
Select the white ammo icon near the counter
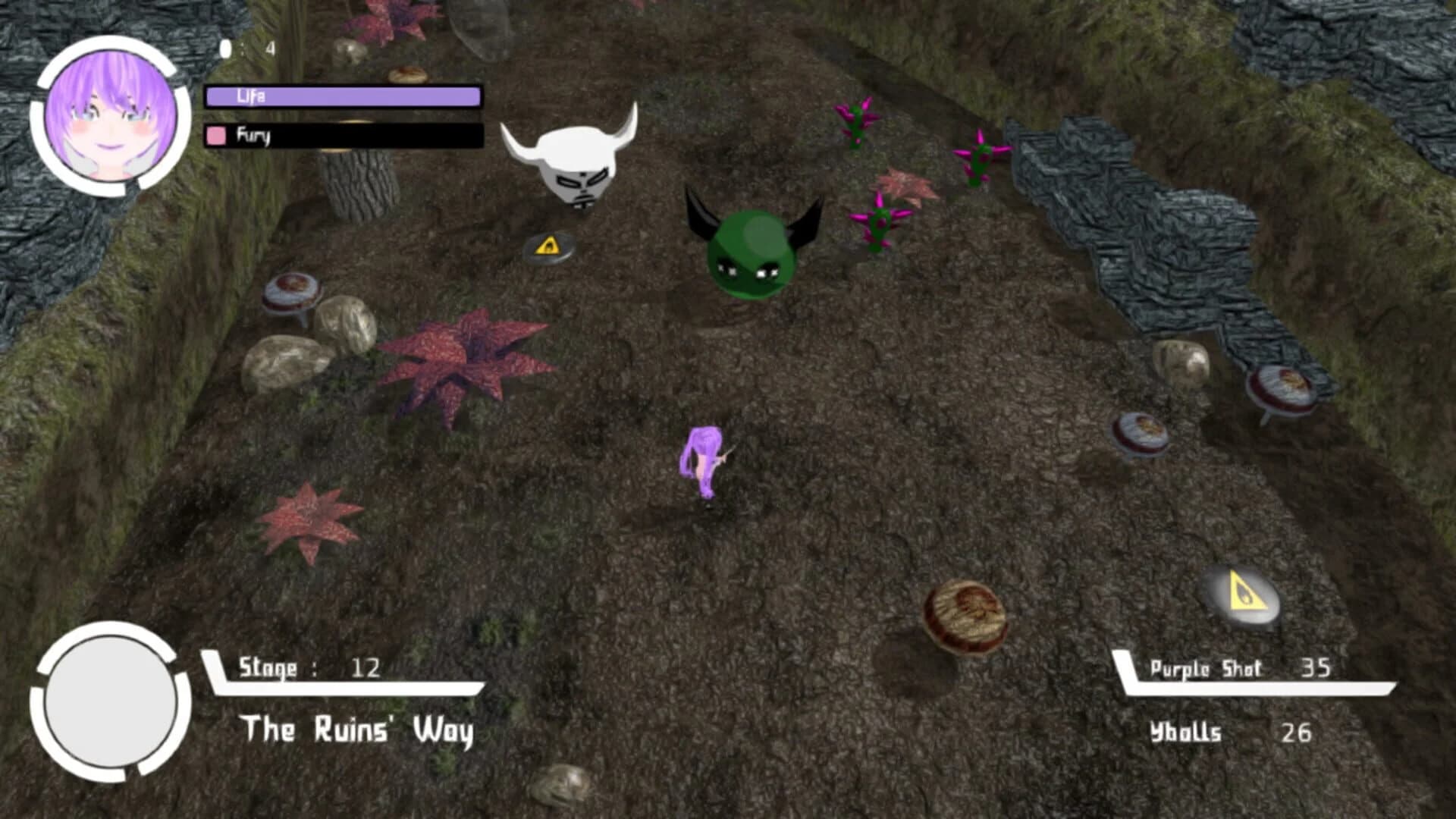pos(225,47)
